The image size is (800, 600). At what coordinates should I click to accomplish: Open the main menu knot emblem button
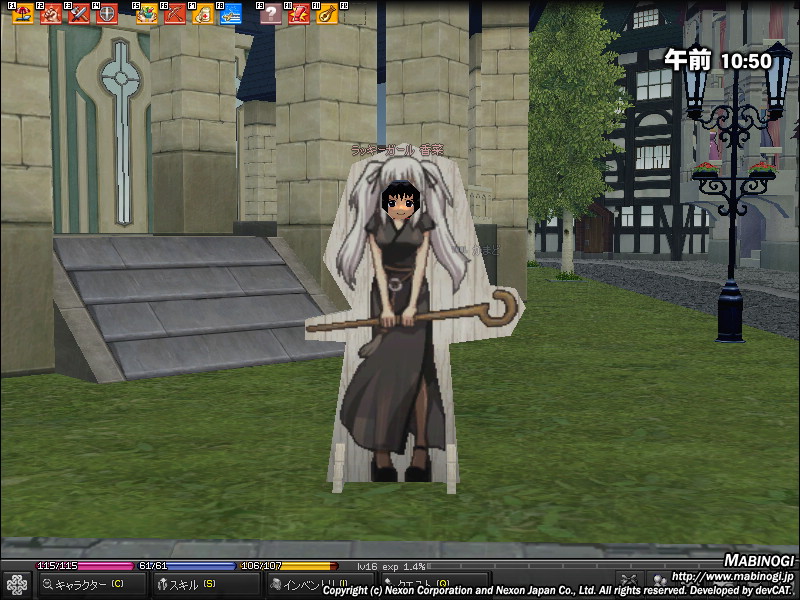tap(17, 584)
